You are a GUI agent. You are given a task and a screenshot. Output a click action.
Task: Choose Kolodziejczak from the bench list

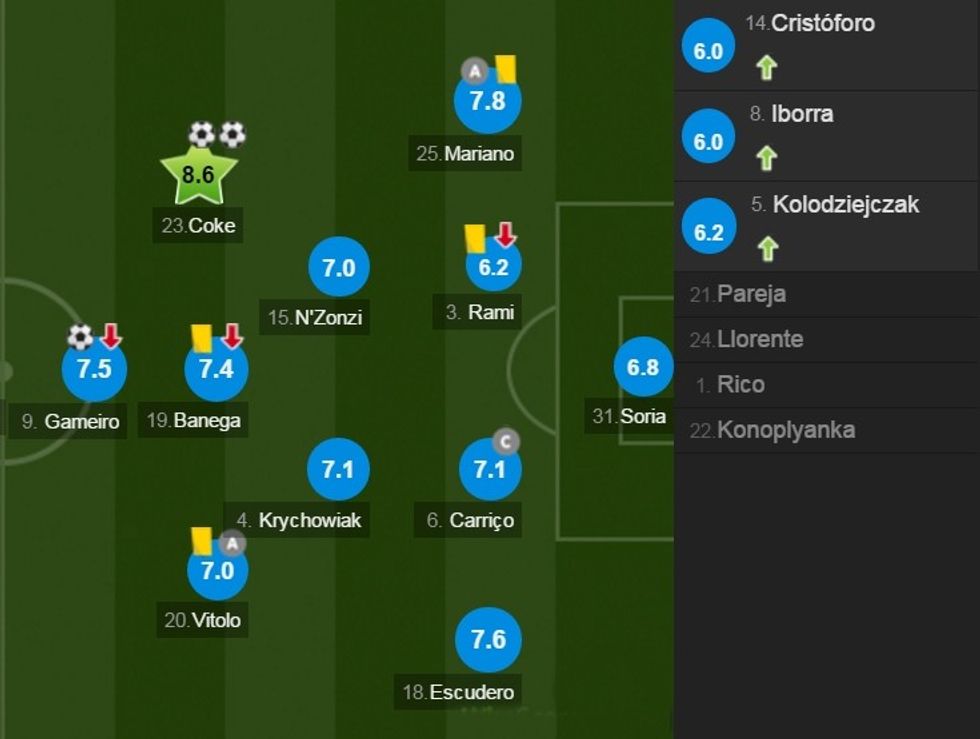(x=826, y=227)
